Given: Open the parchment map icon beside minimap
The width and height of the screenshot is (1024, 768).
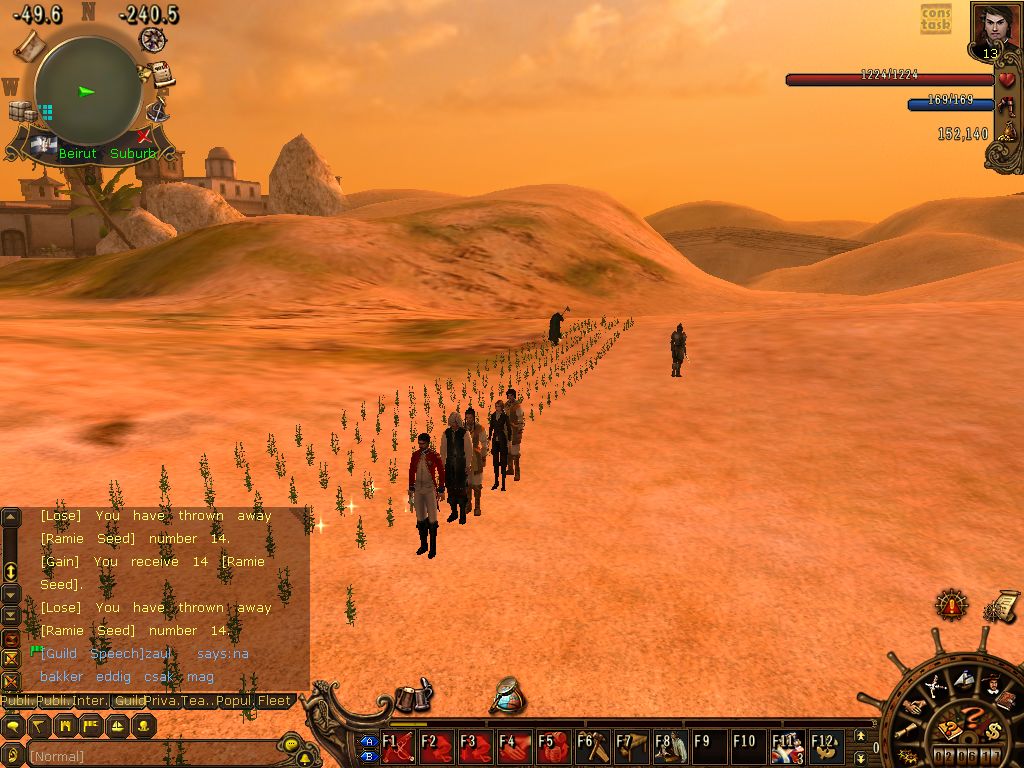Looking at the screenshot, I should point(28,44).
